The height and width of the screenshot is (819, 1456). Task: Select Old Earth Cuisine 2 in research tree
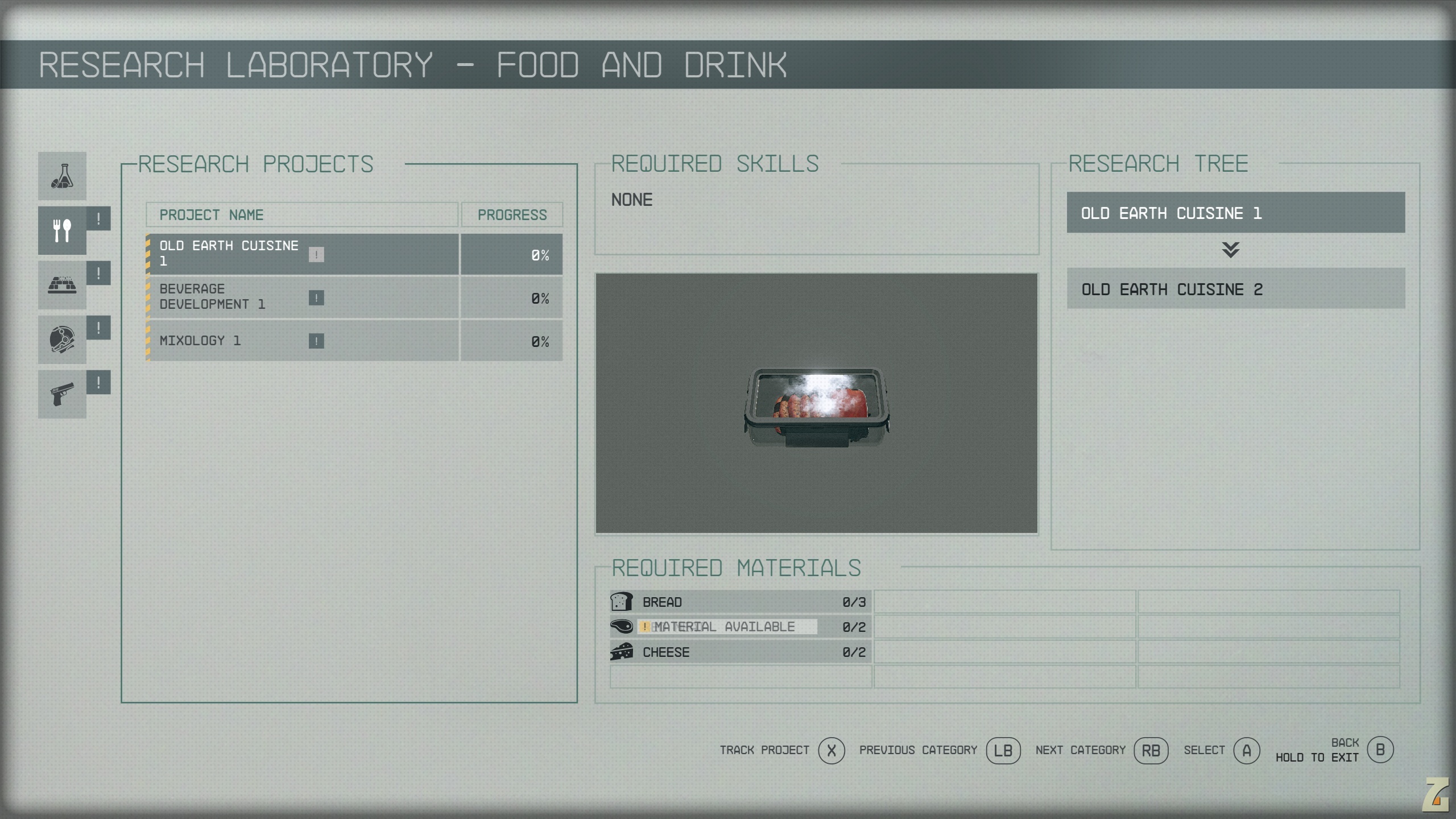pyautogui.click(x=1235, y=289)
